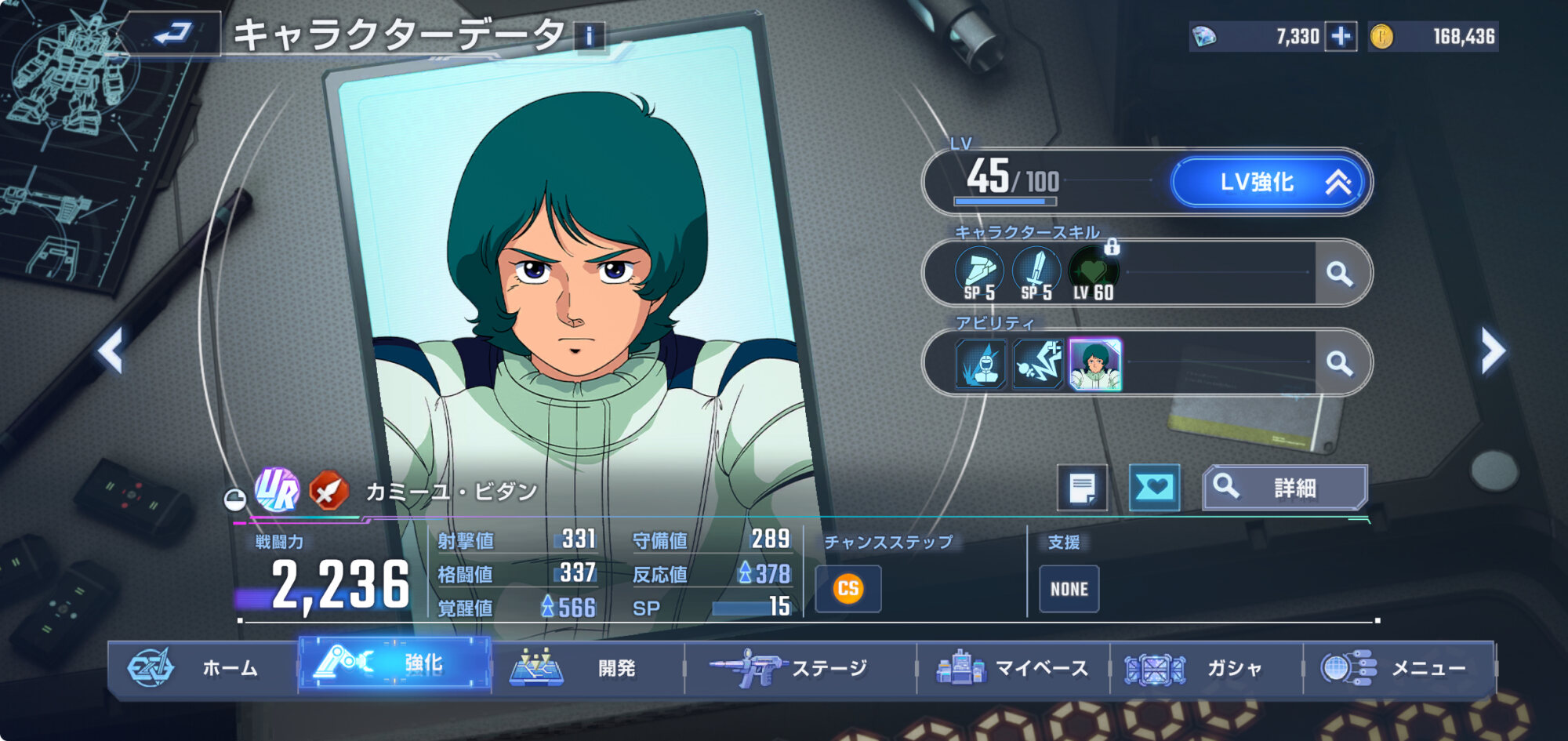Inspect character skills with the magnifier
The image size is (1568, 741).
[x=1339, y=274]
